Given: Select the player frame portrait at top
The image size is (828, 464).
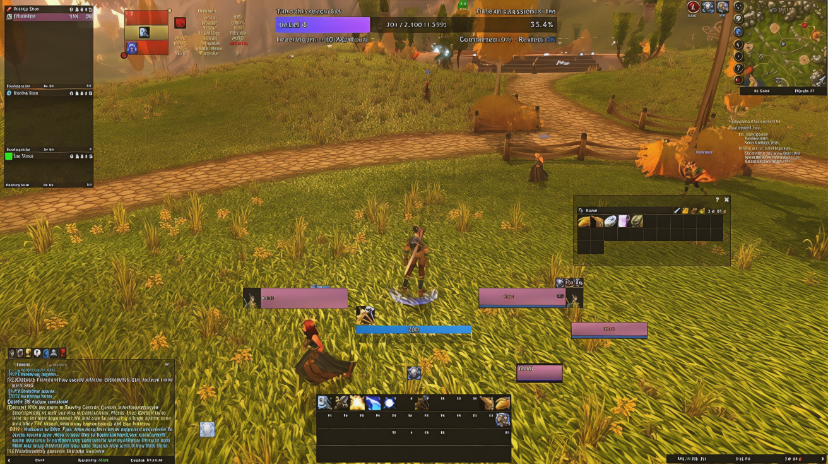Looking at the screenshot, I should point(144,32).
